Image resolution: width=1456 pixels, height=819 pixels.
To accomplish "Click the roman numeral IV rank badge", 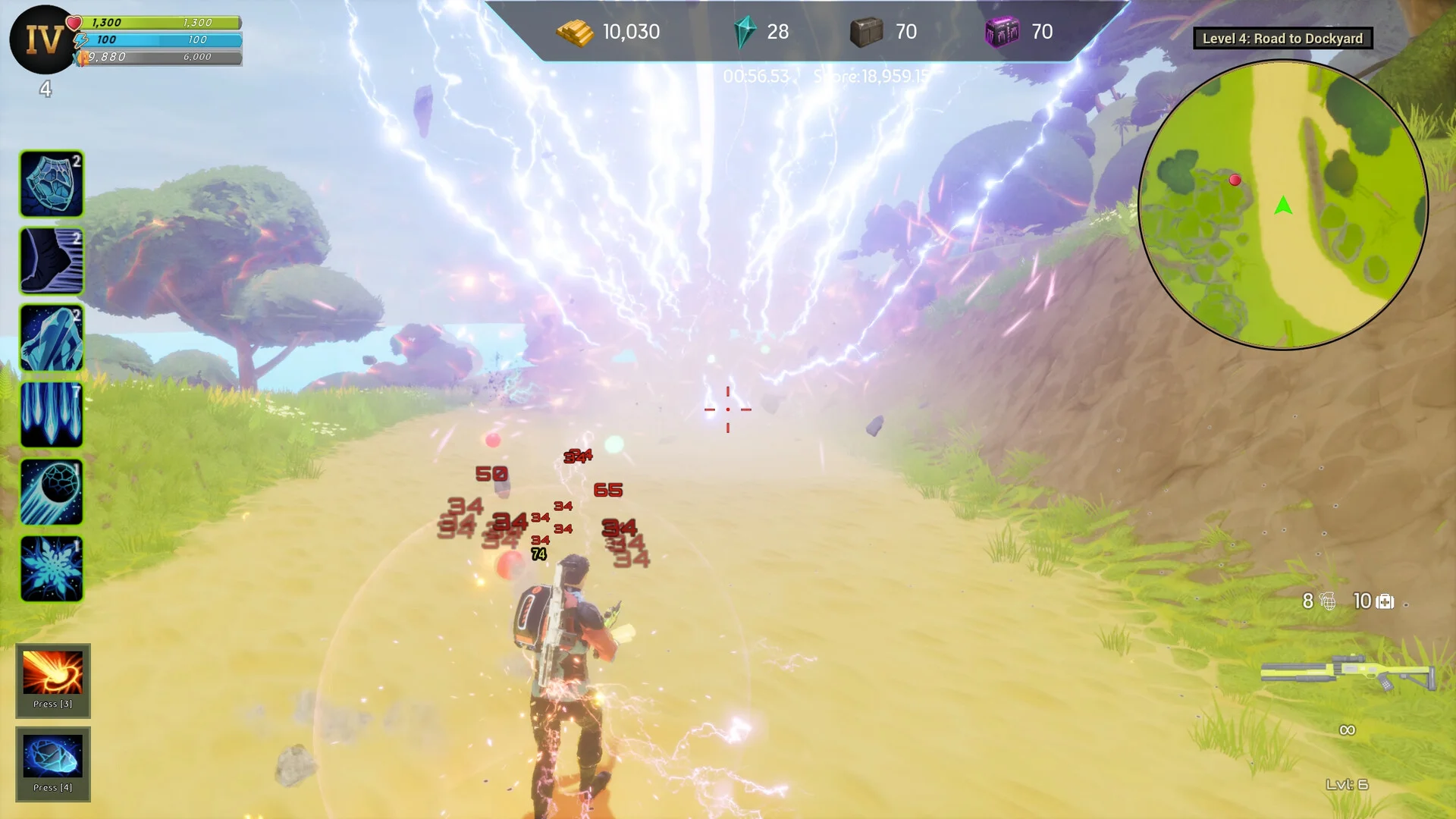I will (x=43, y=39).
